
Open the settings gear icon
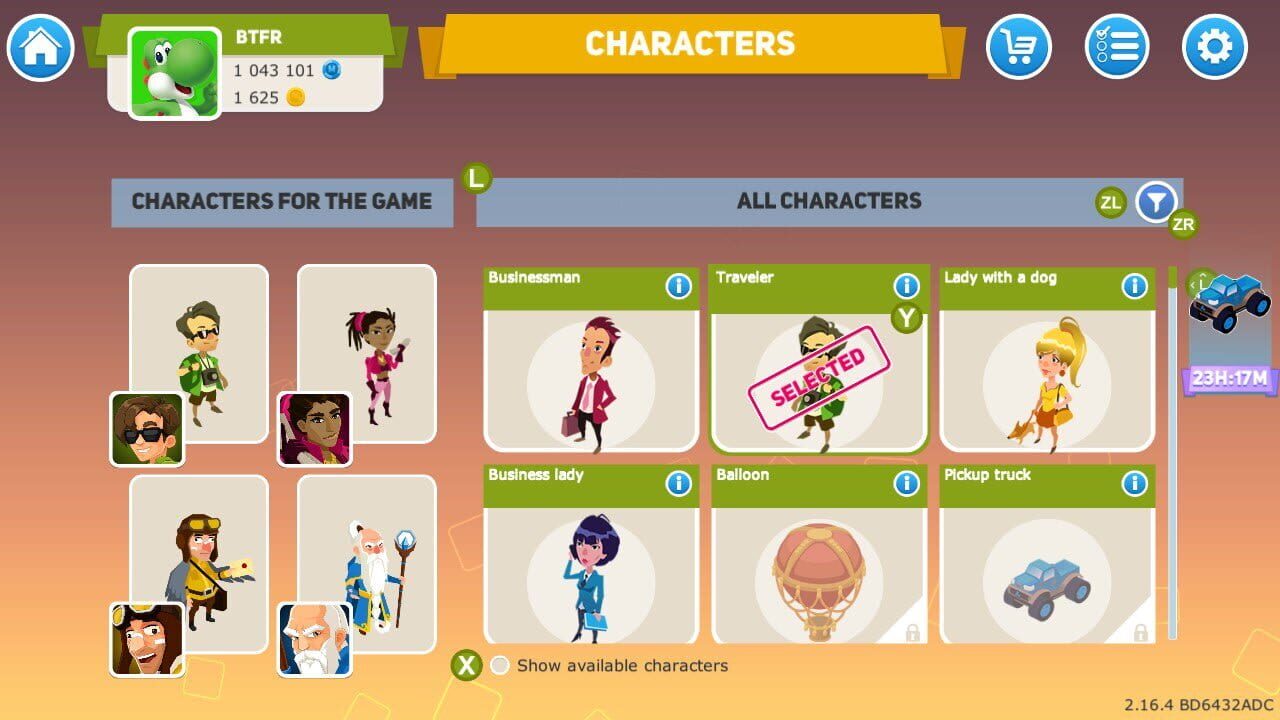pyautogui.click(x=1213, y=47)
